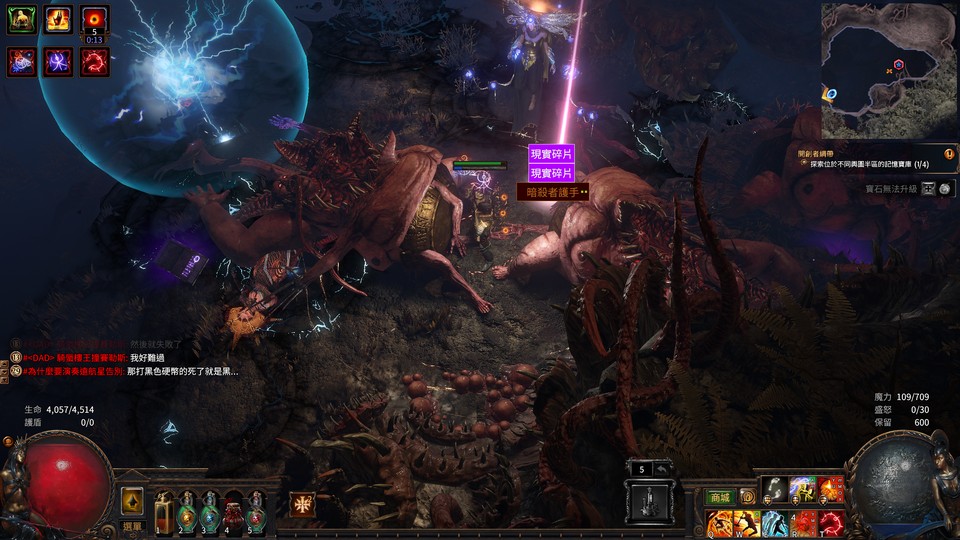Image resolution: width=960 pixels, height=540 pixels.
Task: Open the 選單 menu button
Action: coord(132,525)
